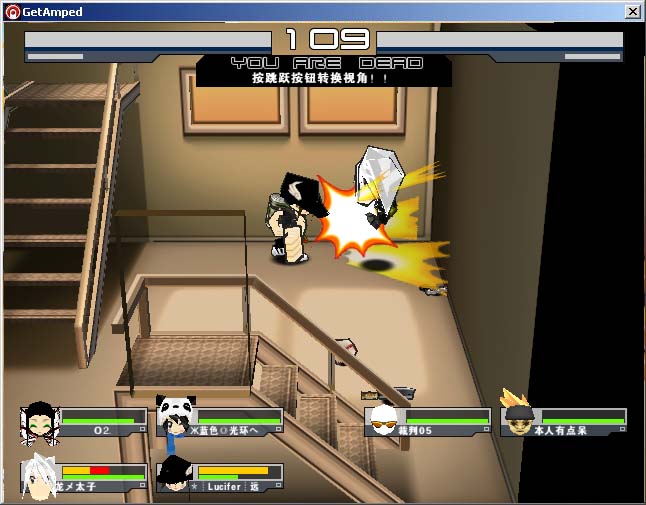Select the O2 player portrait
Viewport: 646px width, 505px height.
pyautogui.click(x=40, y=422)
